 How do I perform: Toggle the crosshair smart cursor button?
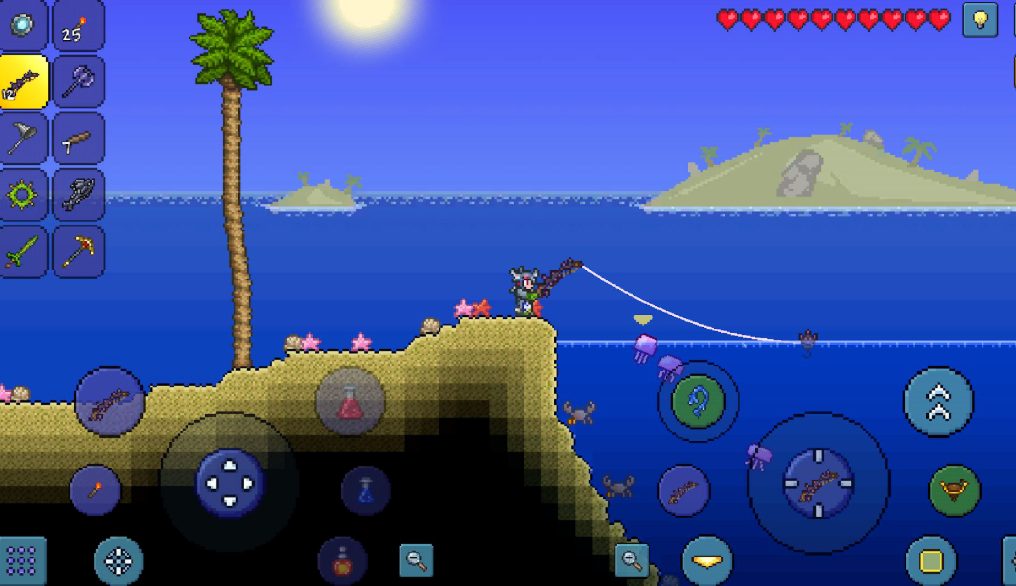pos(118,561)
